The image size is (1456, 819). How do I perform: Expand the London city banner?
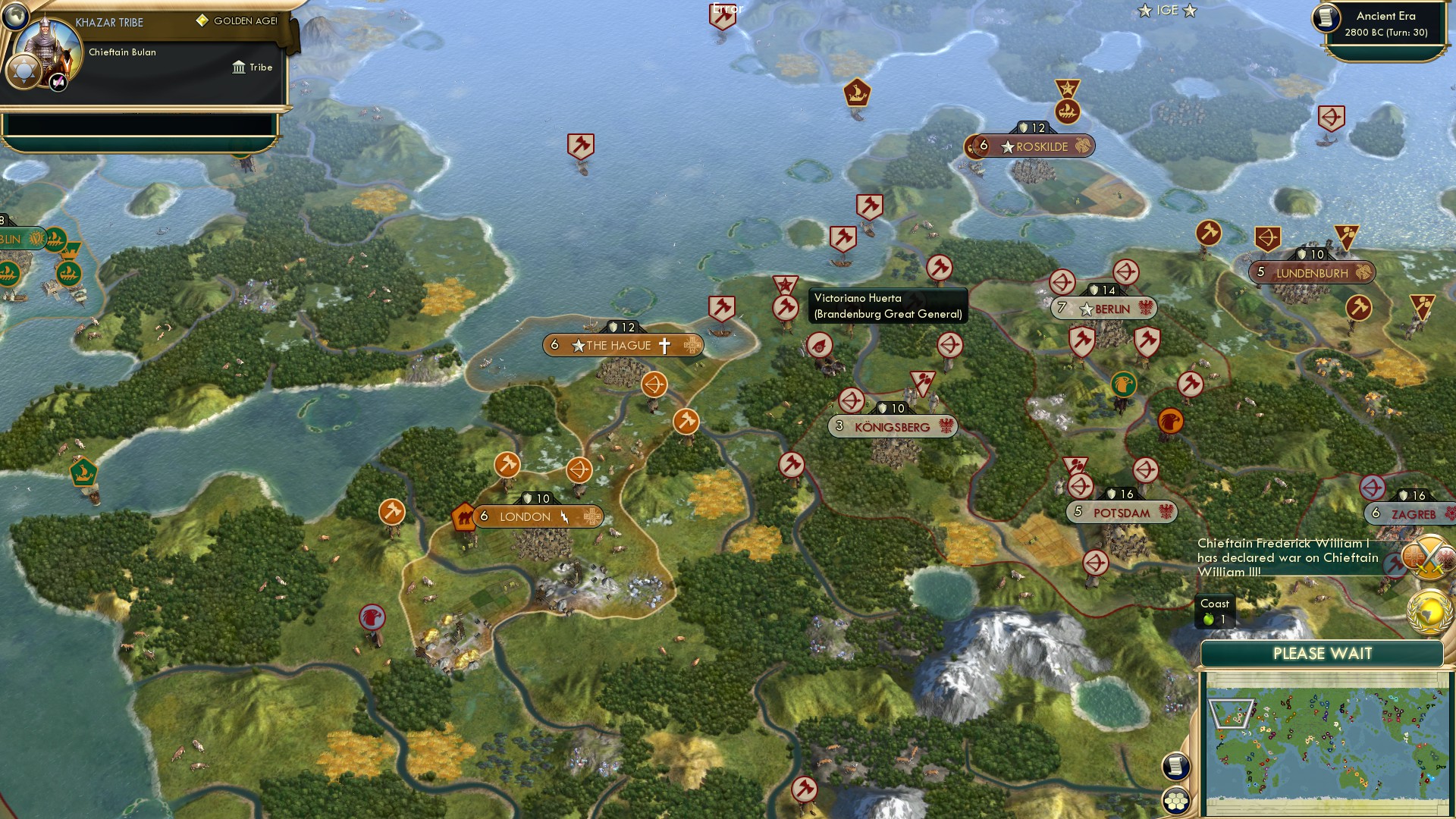point(523,516)
